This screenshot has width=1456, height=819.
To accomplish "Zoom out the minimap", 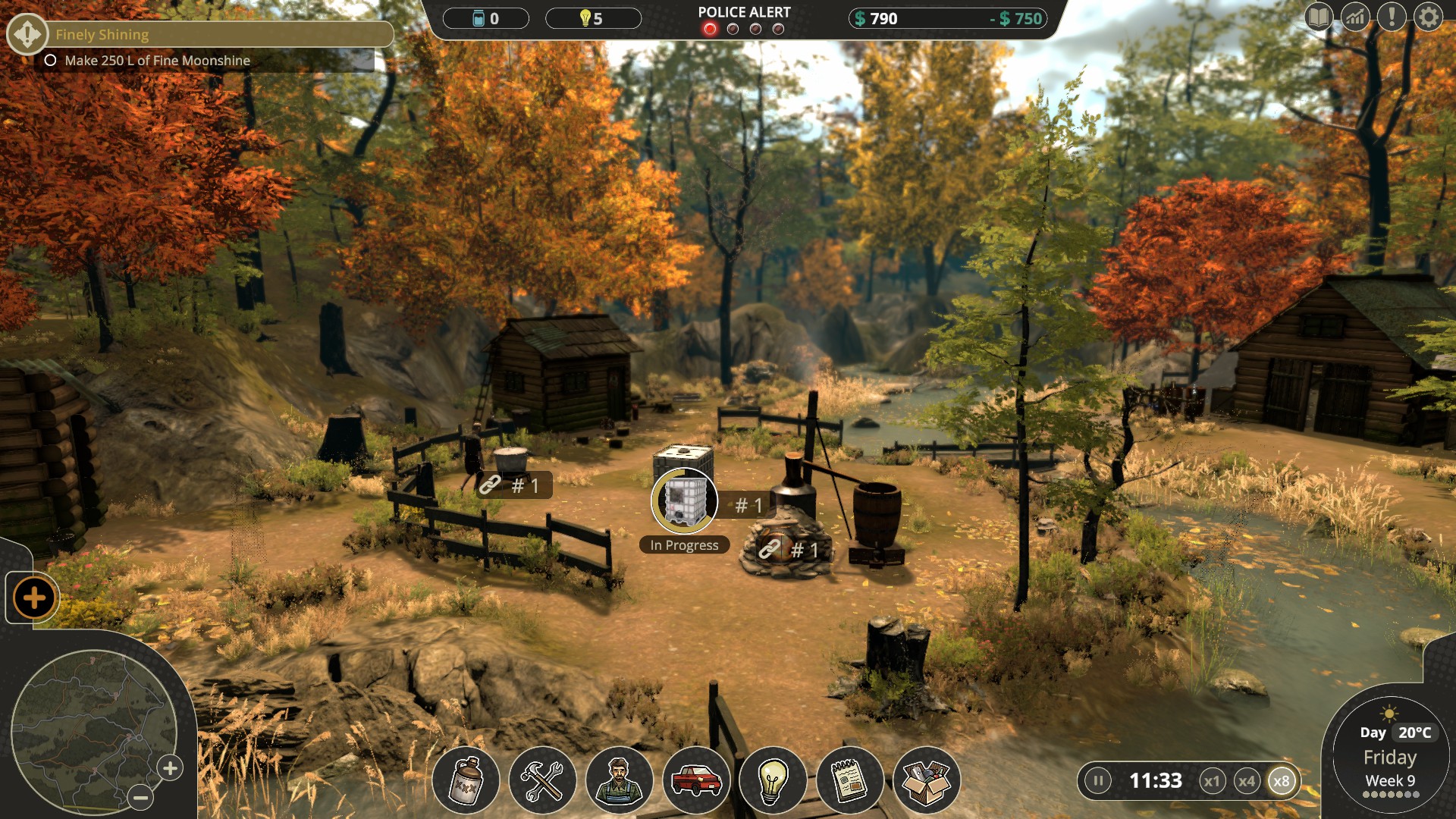I will click(x=140, y=797).
